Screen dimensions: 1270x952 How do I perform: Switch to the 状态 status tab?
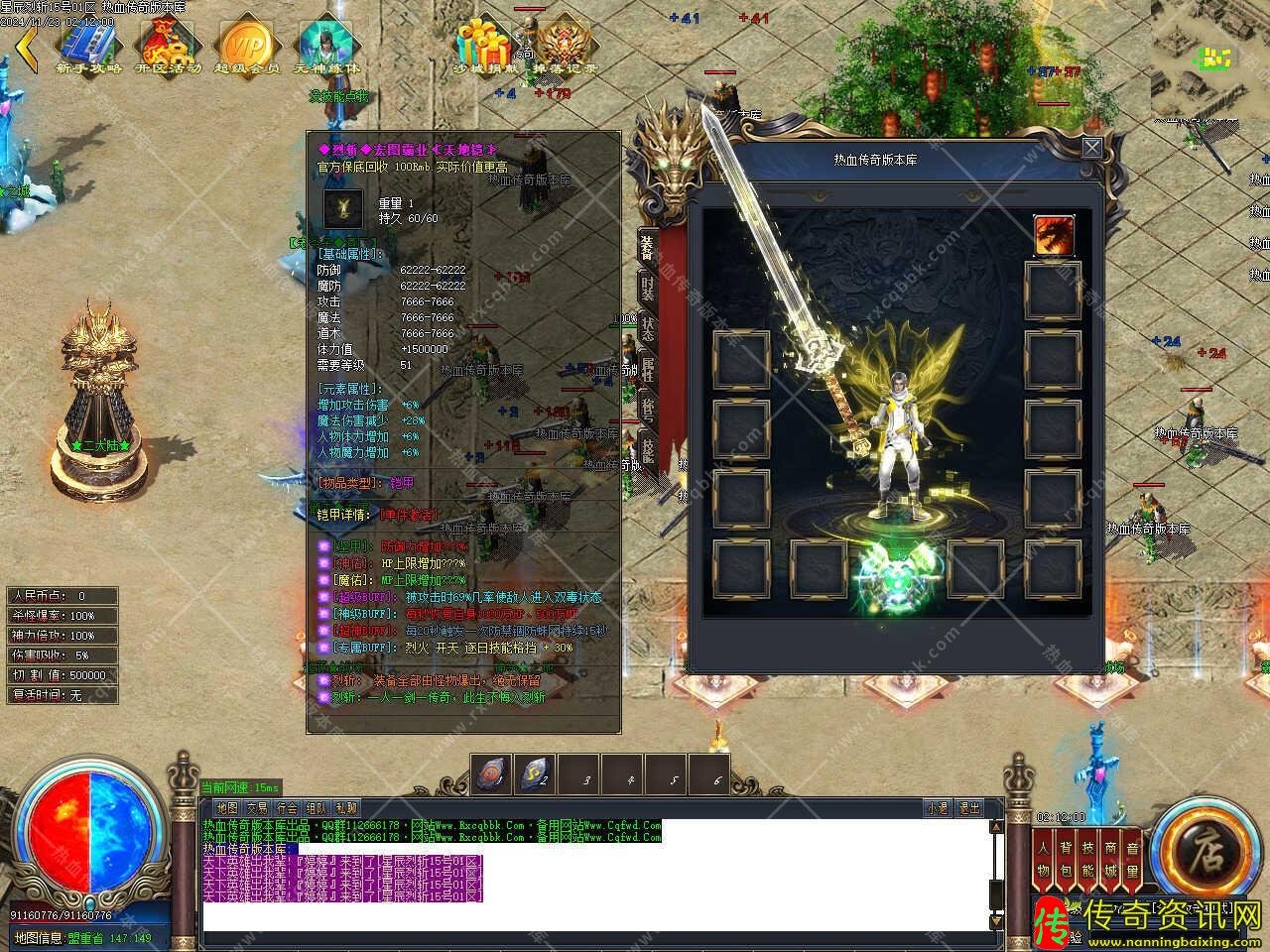[647, 329]
